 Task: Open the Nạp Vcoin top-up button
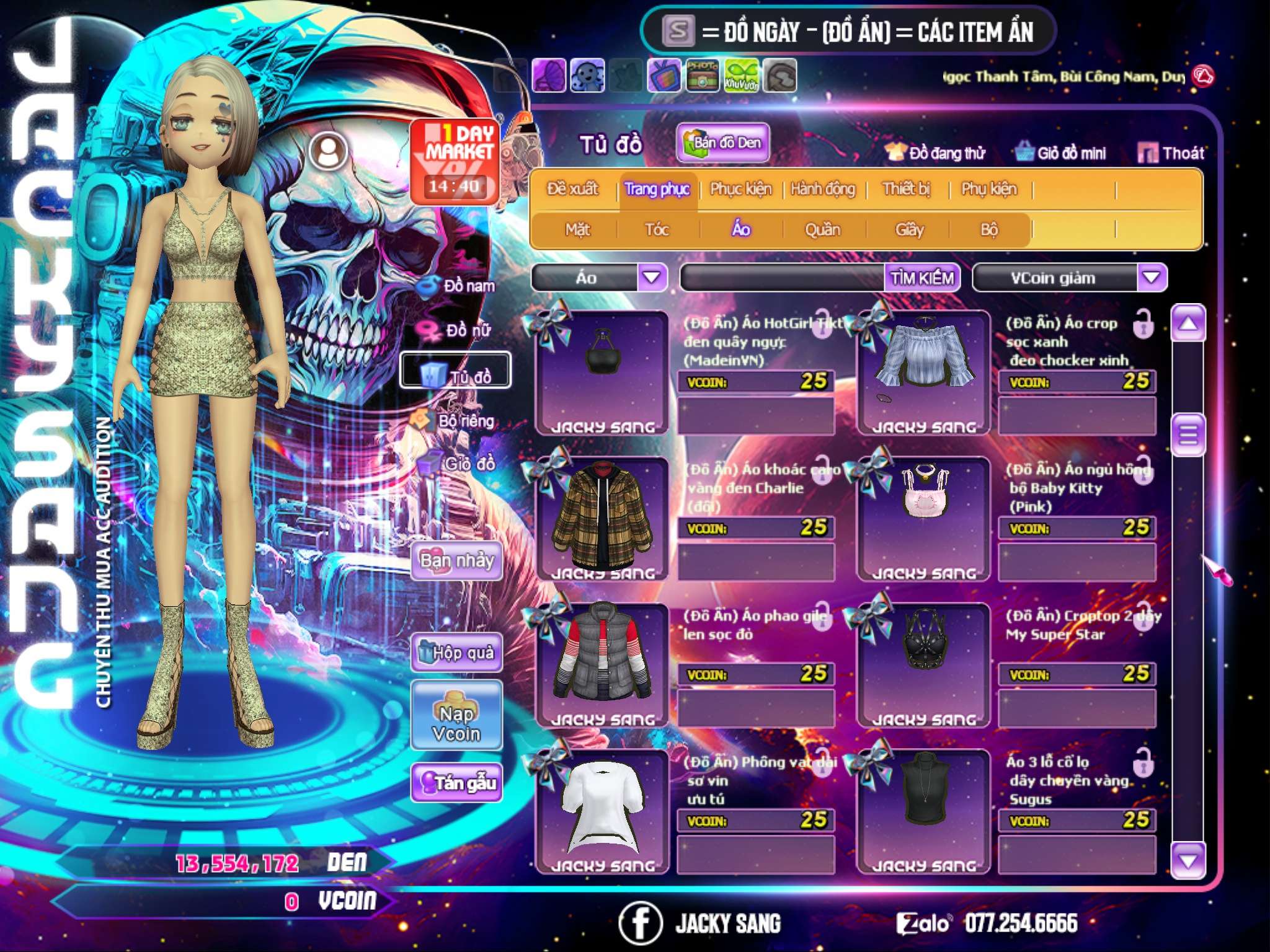click(x=456, y=716)
